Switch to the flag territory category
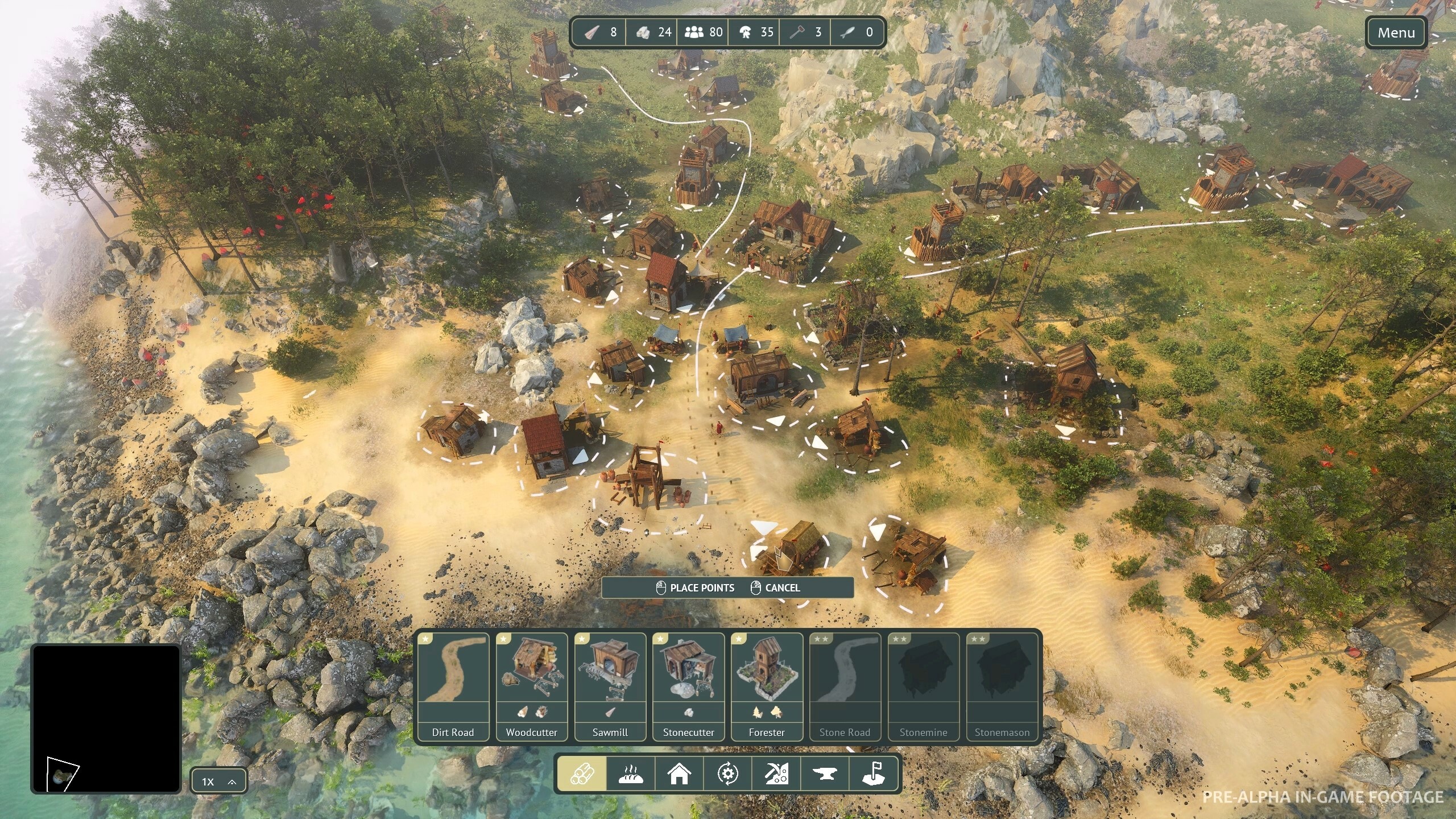 (x=874, y=773)
